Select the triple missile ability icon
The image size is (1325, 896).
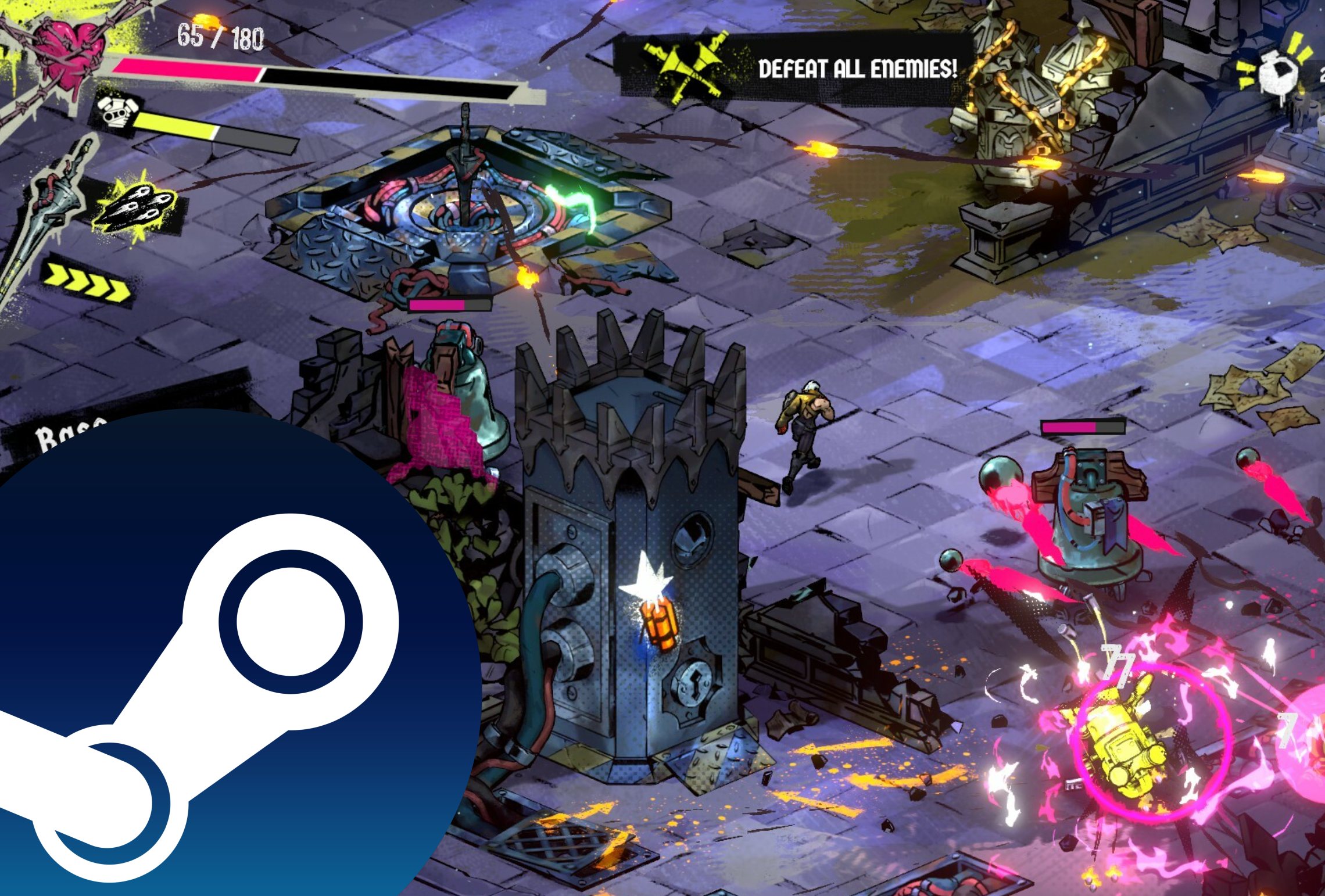[137, 206]
